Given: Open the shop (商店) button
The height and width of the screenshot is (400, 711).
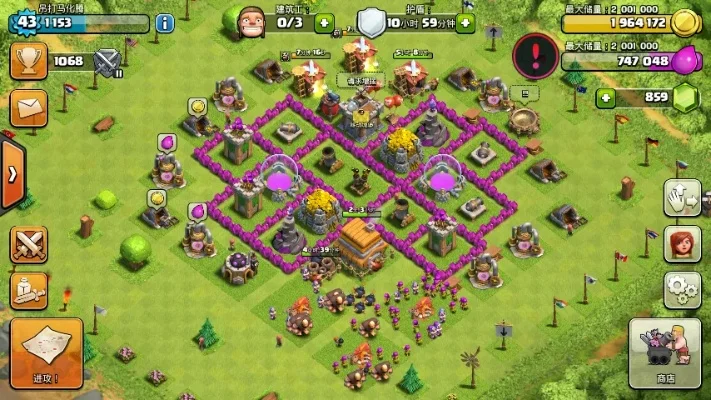Looking at the screenshot, I should pos(664,352).
